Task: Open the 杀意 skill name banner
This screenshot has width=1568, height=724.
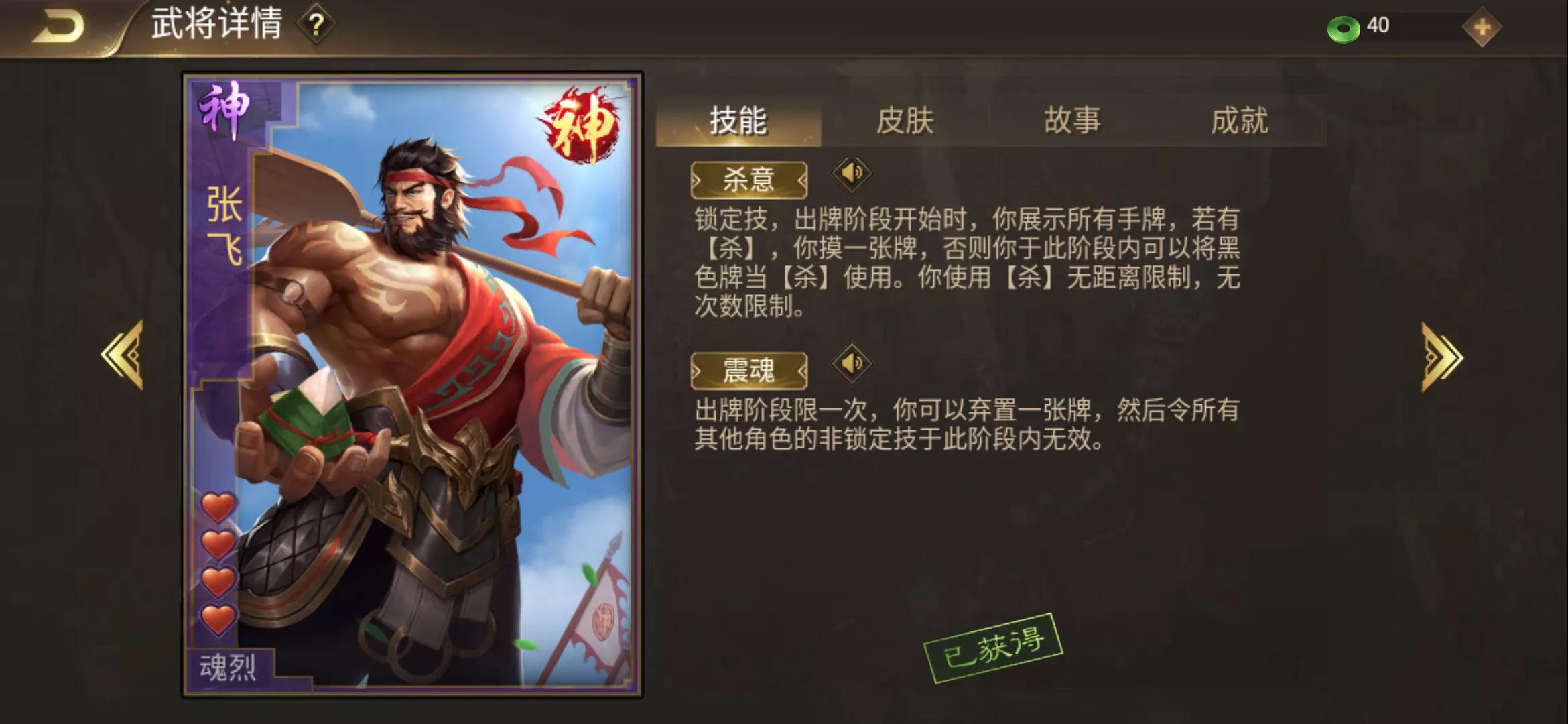Action: [748, 181]
